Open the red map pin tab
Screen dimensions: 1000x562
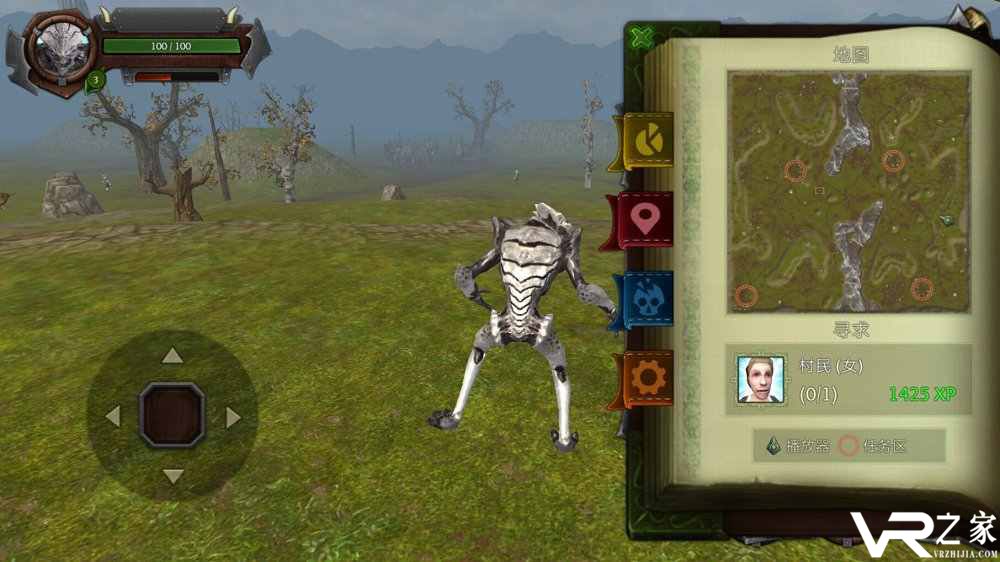point(646,220)
